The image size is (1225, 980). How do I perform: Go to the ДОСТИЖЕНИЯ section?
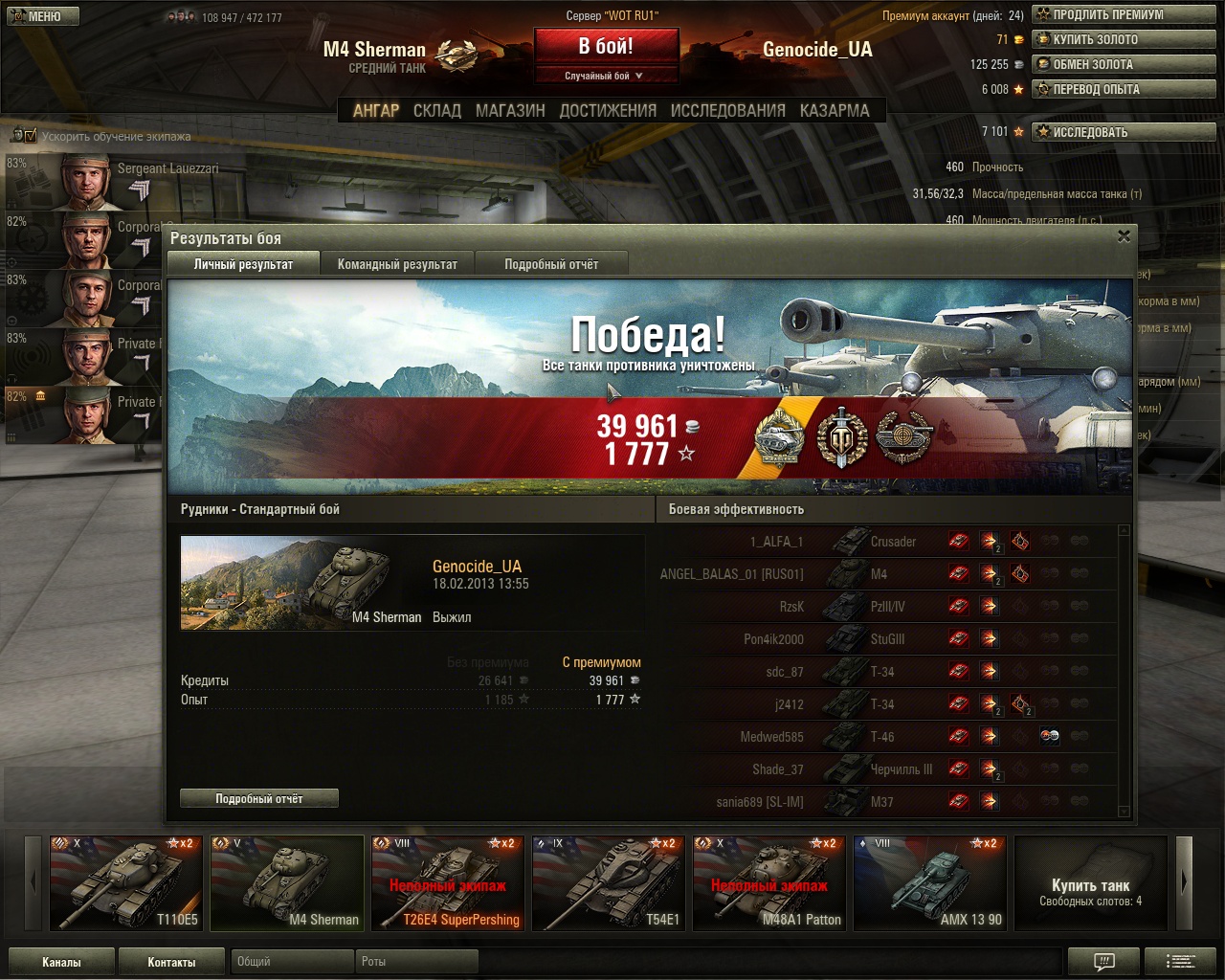click(x=608, y=110)
